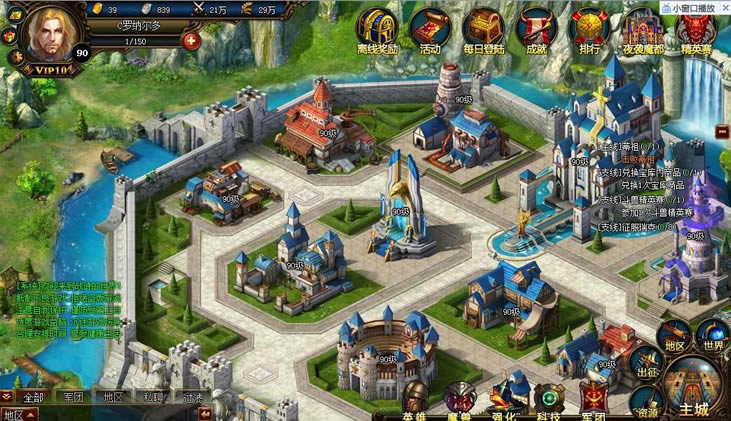Open the 地区 region map button
This screenshot has height=421, width=731.
click(674, 336)
